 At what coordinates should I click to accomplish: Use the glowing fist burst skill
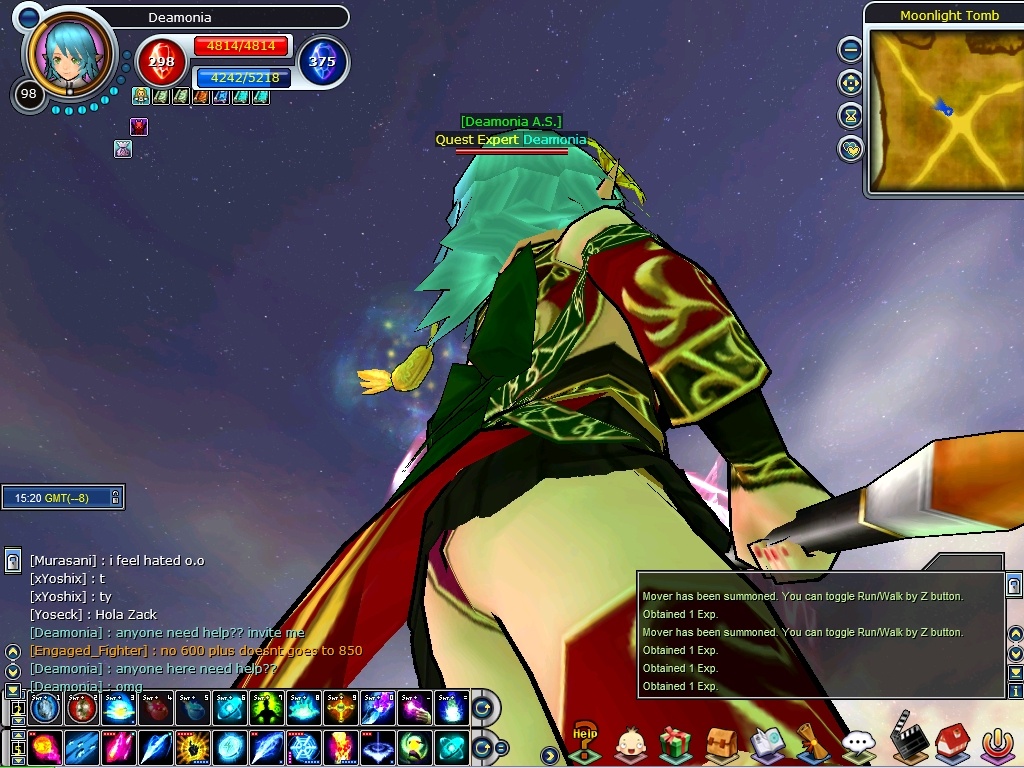192,747
